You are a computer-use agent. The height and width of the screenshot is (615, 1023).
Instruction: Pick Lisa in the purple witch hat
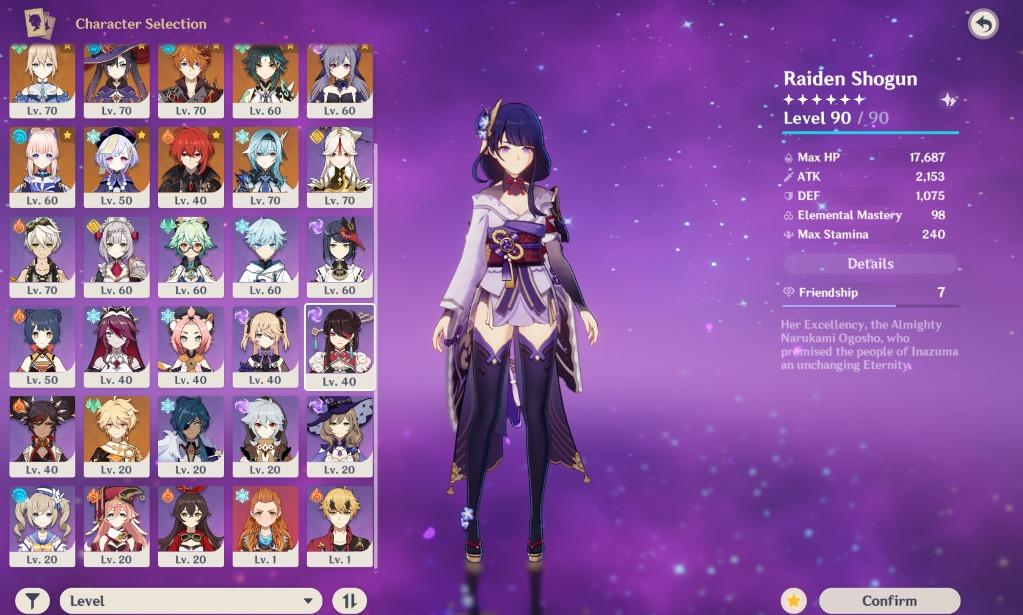tap(340, 433)
